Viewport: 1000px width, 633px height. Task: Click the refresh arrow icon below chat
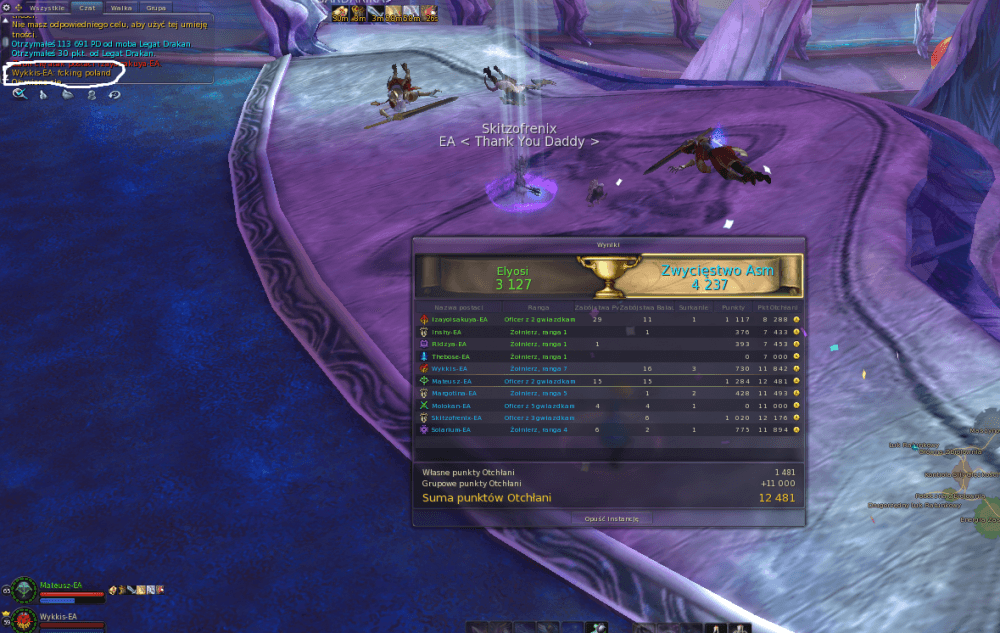click(115, 94)
